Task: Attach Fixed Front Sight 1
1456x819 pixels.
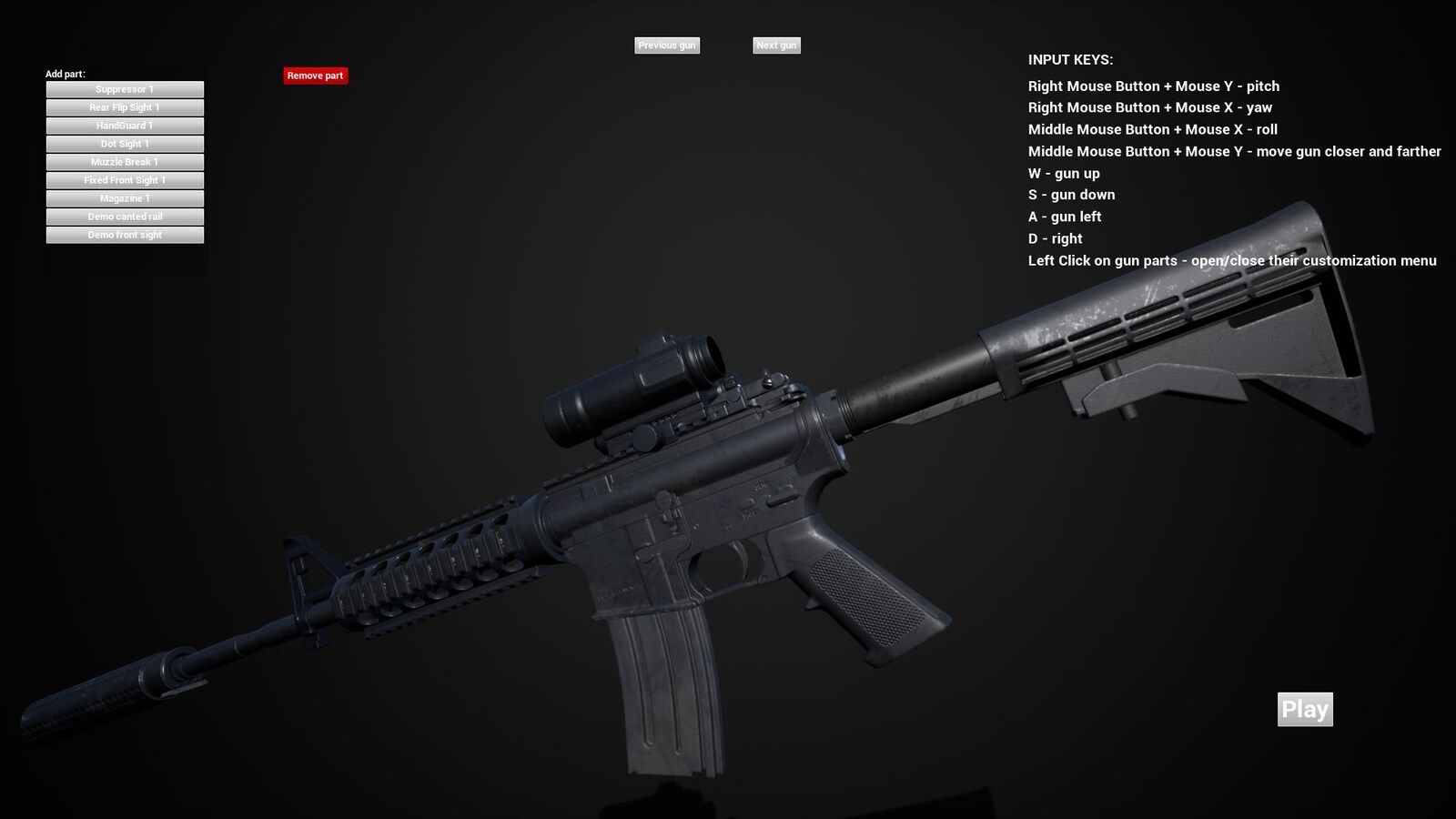Action: tap(125, 179)
